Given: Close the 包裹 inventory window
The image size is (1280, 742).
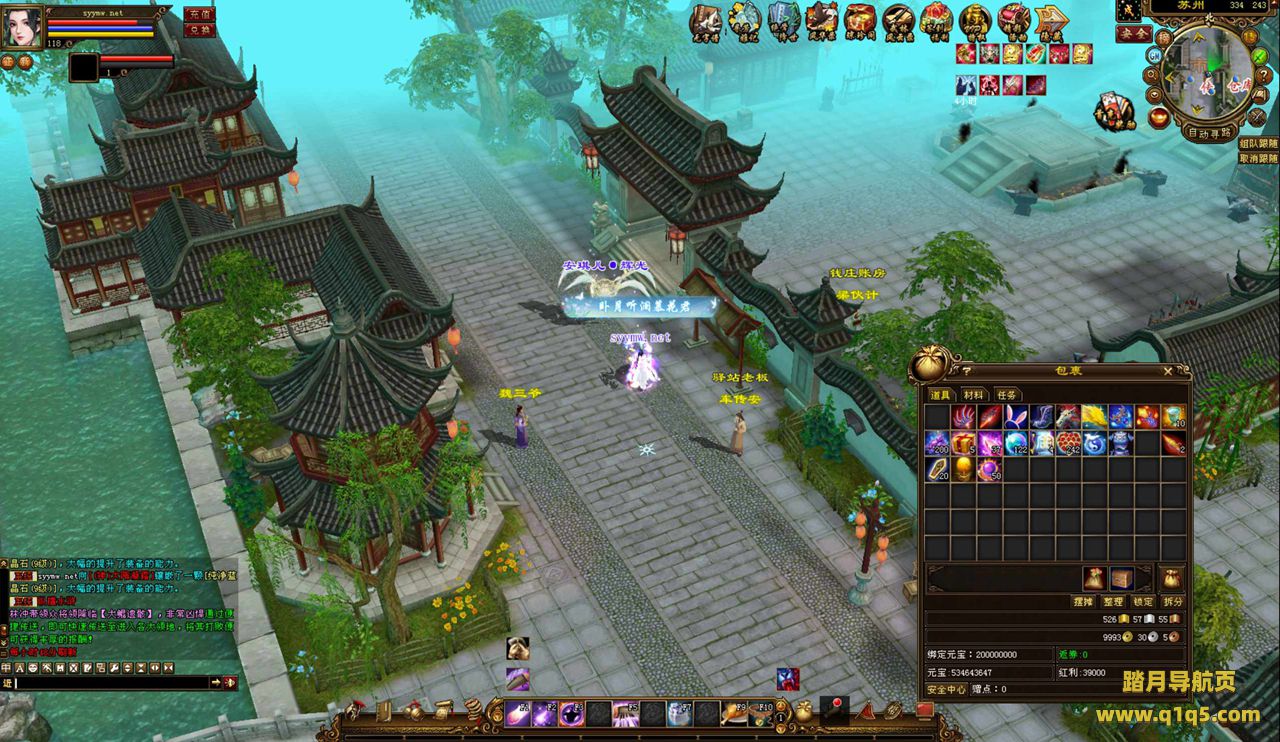Looking at the screenshot, I should coord(1168,371).
